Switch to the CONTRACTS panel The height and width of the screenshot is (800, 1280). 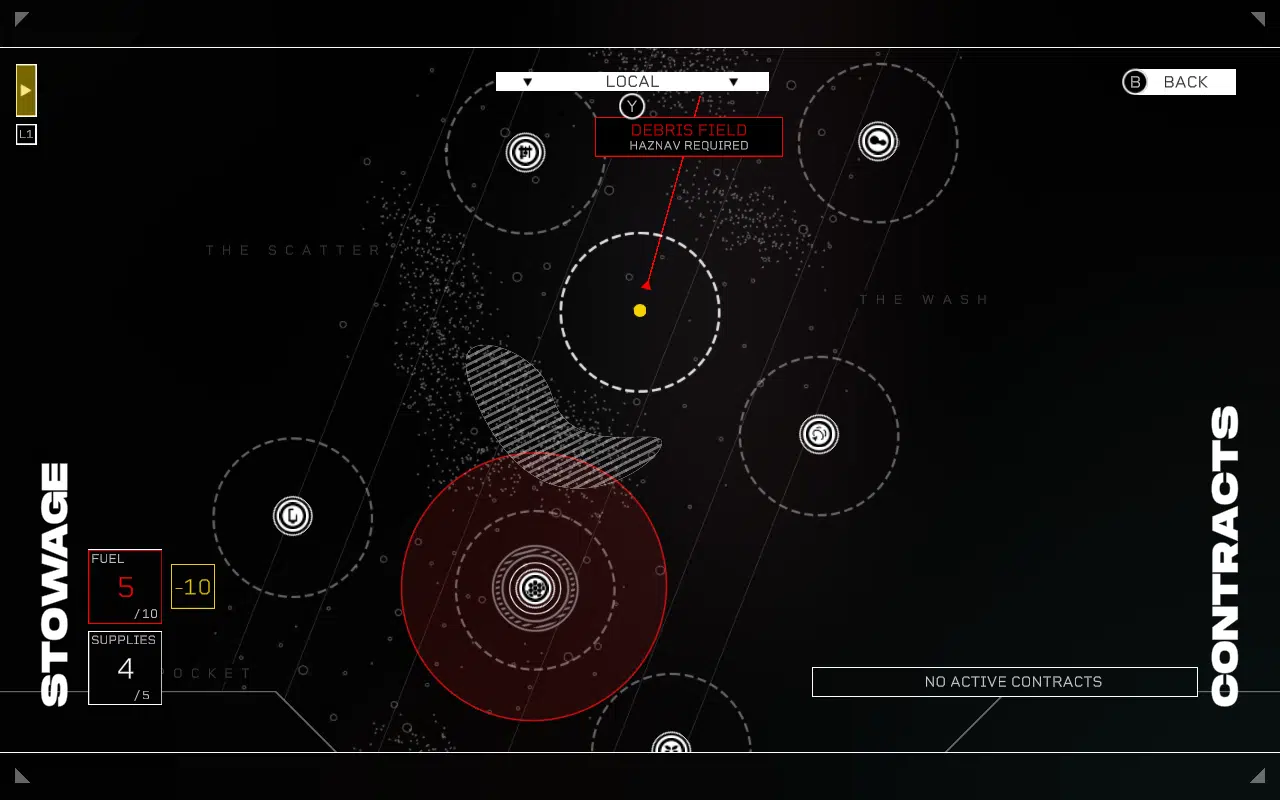point(1225,550)
